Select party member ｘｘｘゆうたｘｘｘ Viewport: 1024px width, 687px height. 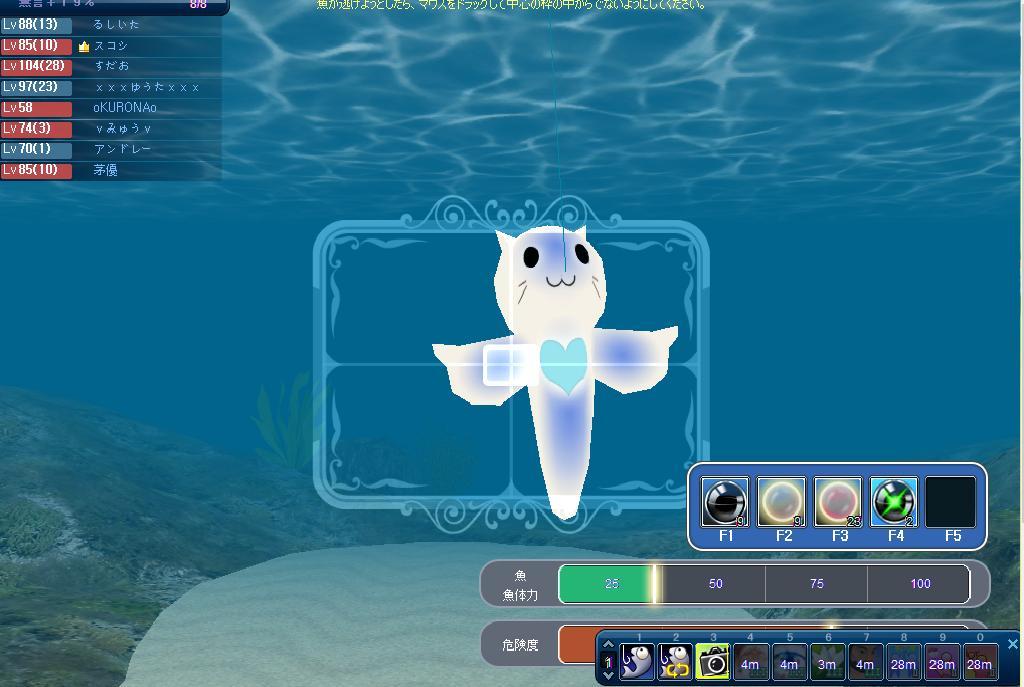point(147,87)
